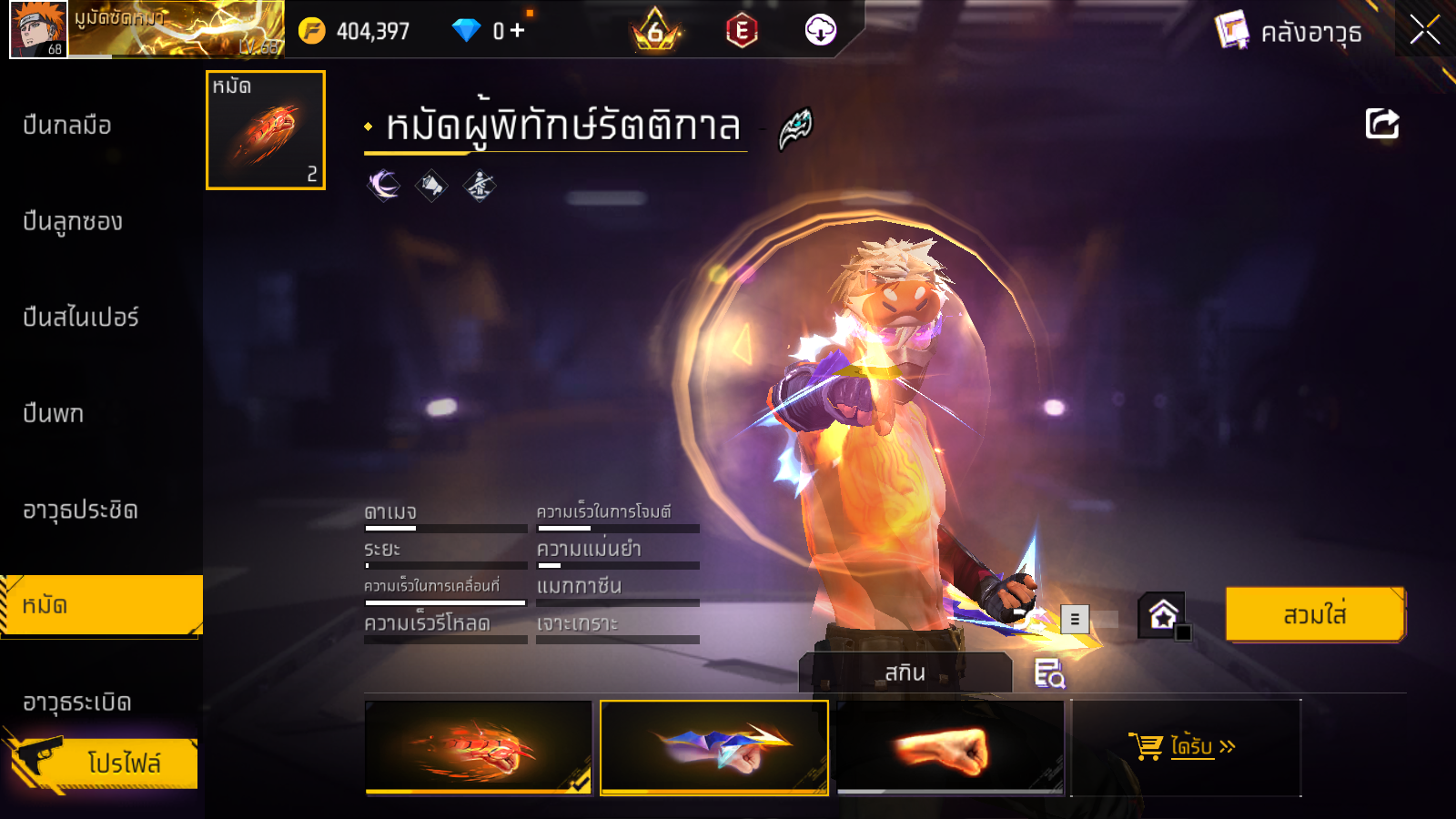Select the red flaming fist skin thumbnail
The width and height of the screenshot is (1456, 819).
pyautogui.click(x=479, y=747)
